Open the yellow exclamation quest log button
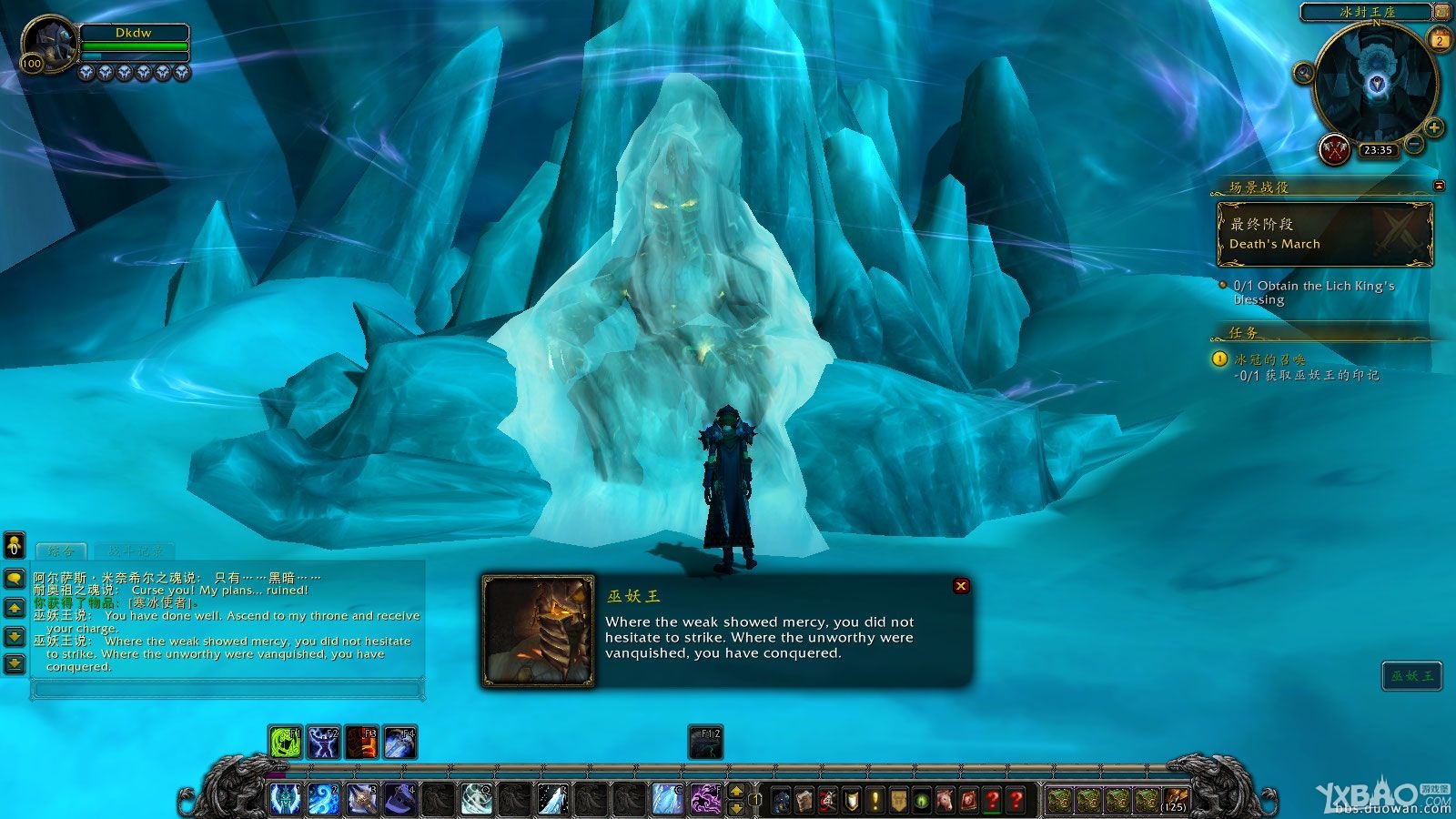The height and width of the screenshot is (819, 1456). point(875,800)
